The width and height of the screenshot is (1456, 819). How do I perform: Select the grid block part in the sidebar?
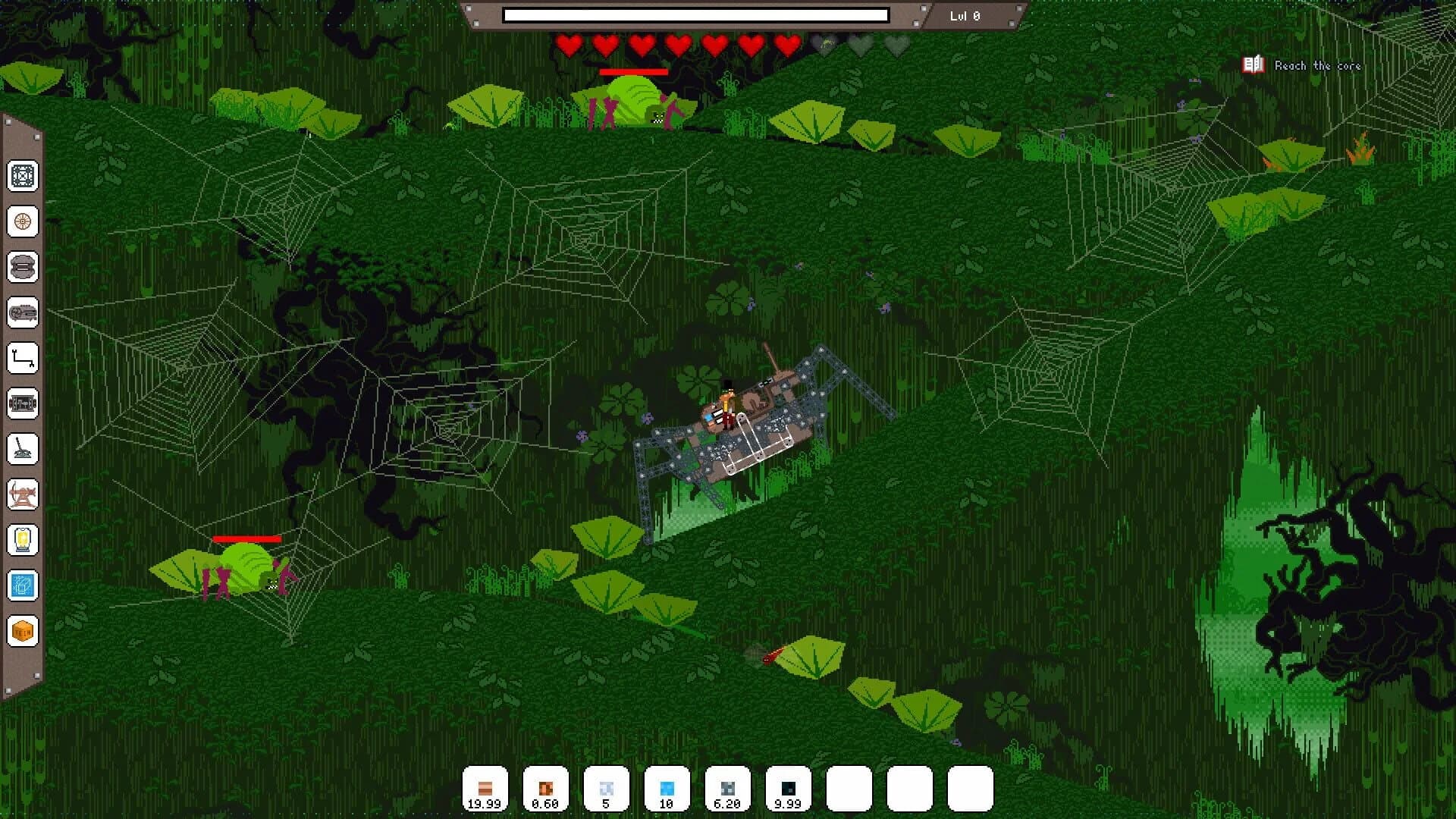24,177
